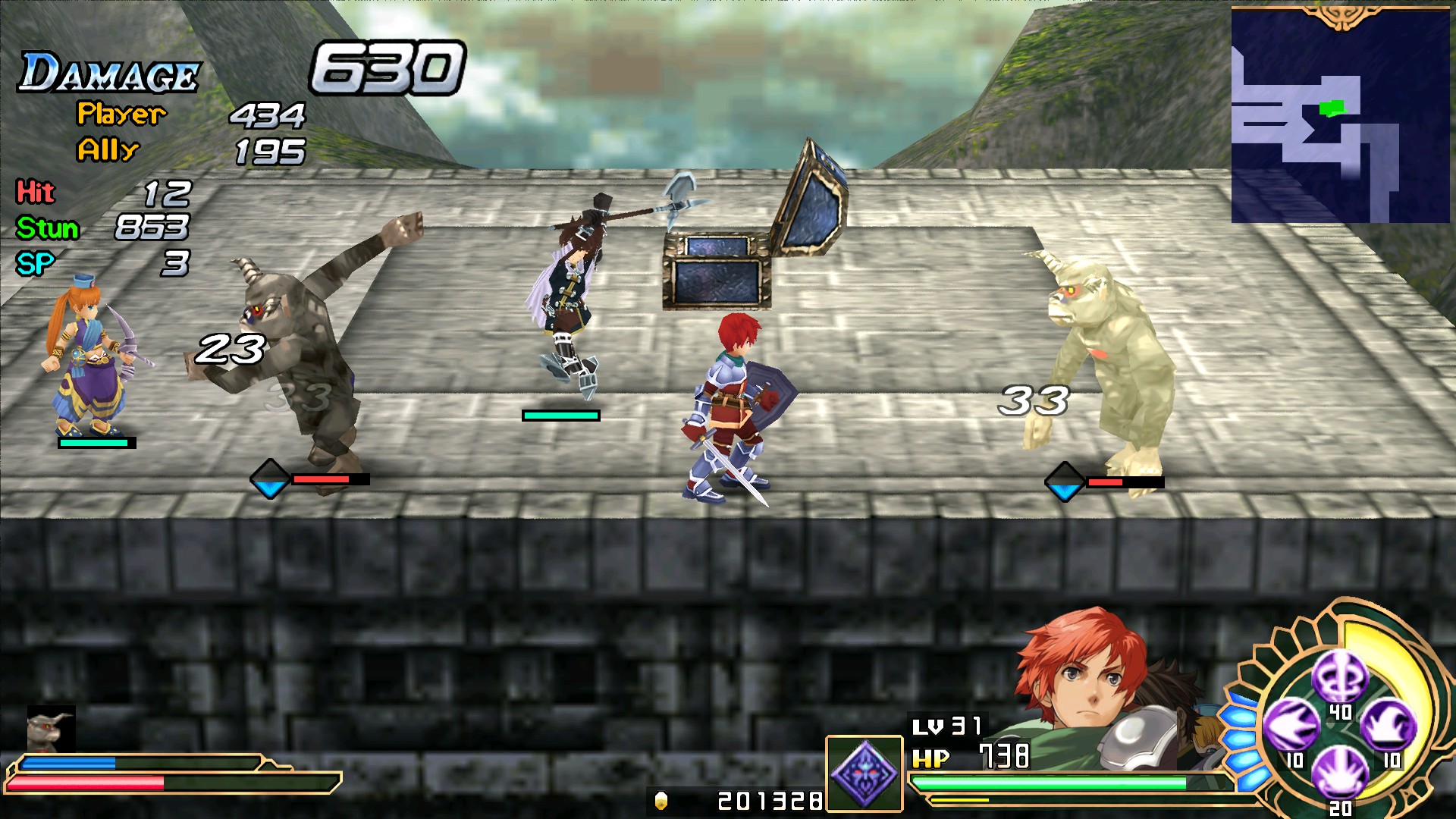
Task: Click the blue stun diamond beside the stone golem
Action: point(271,479)
